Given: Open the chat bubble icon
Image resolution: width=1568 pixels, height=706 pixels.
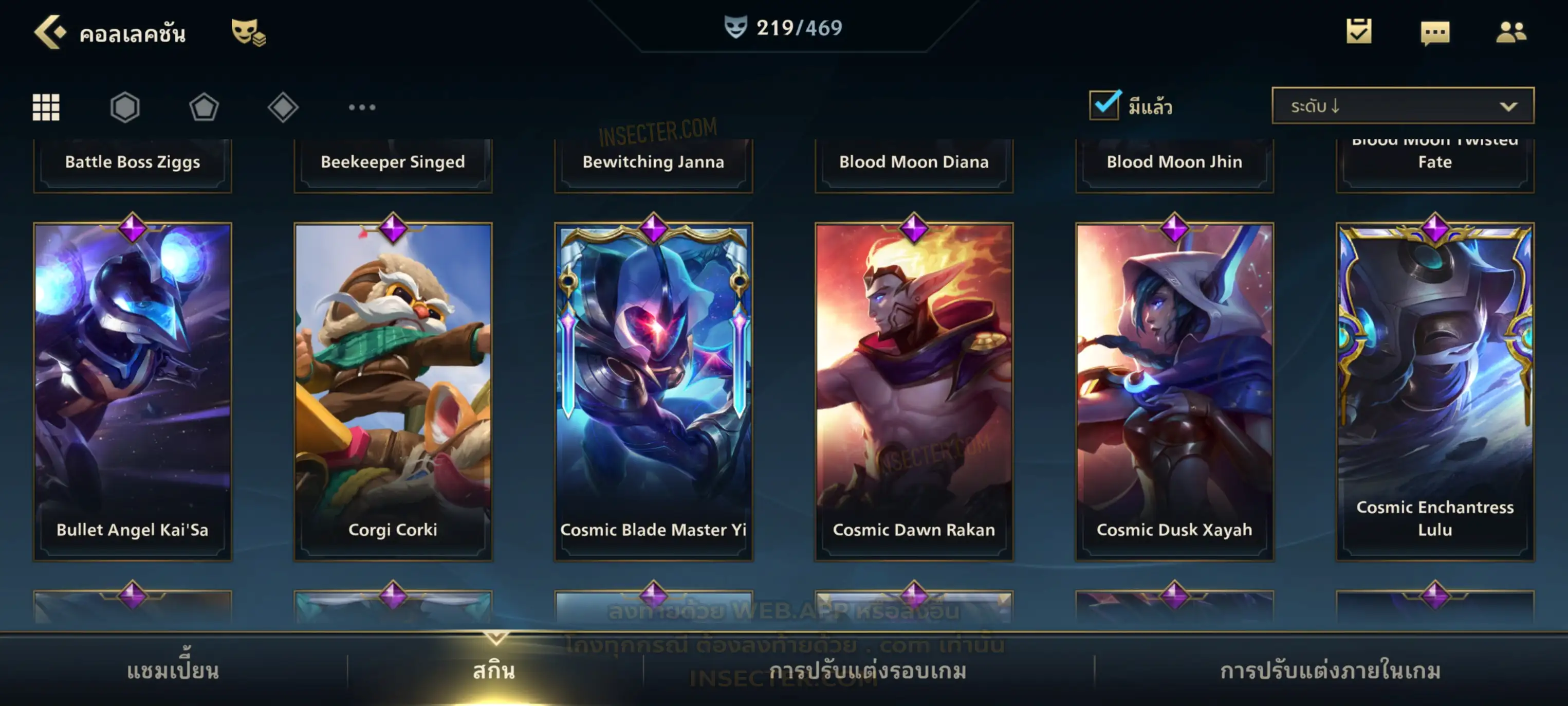Looking at the screenshot, I should click(1435, 32).
